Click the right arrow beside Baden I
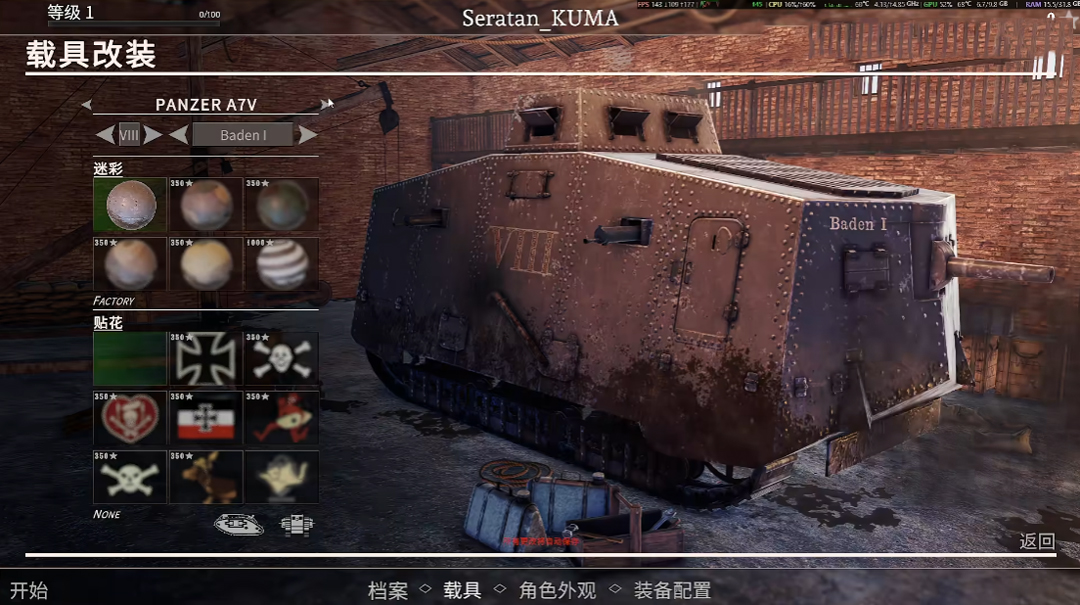This screenshot has width=1080, height=605. coord(309,135)
